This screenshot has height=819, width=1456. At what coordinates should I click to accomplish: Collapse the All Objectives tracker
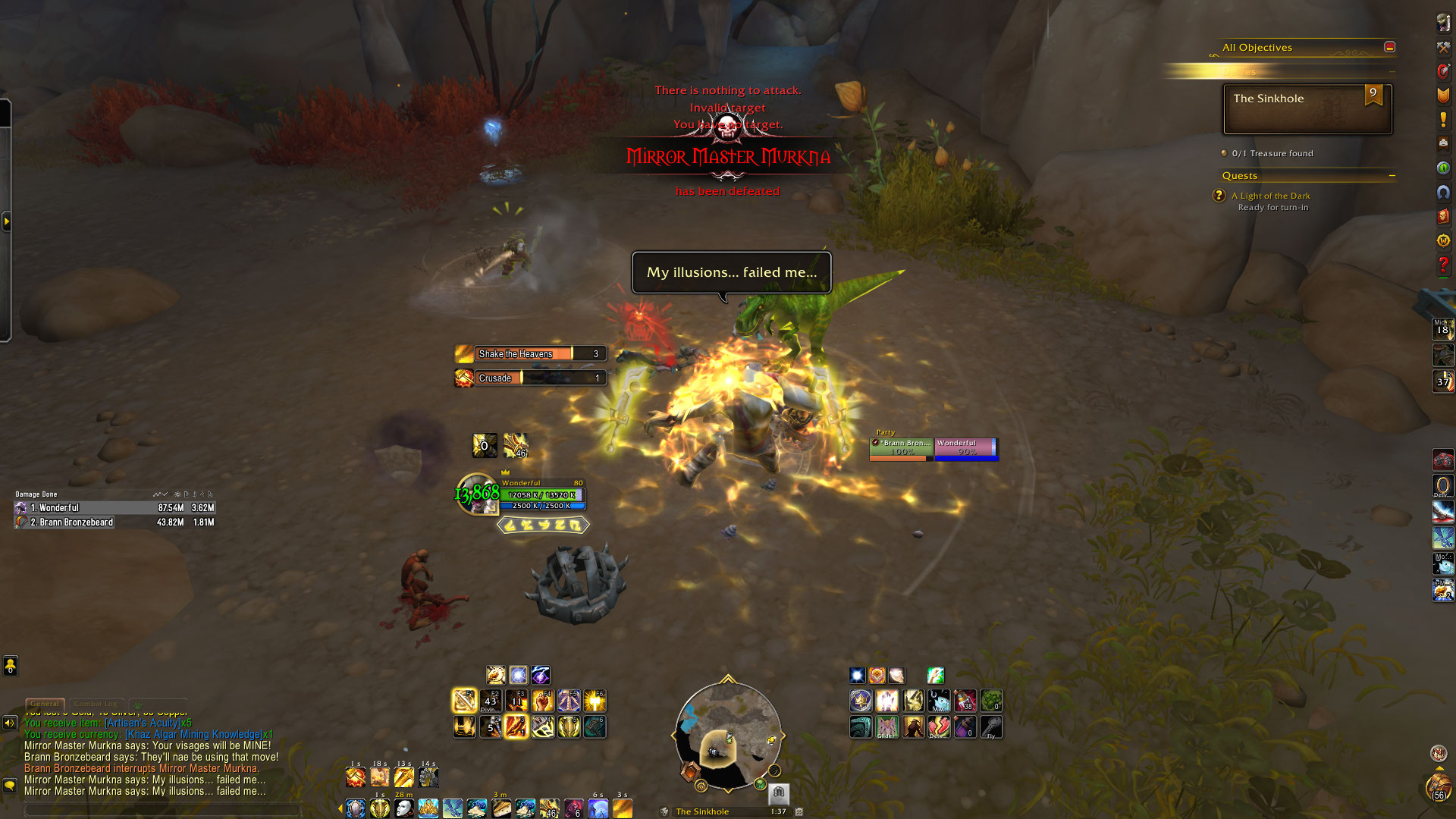click(x=1389, y=47)
